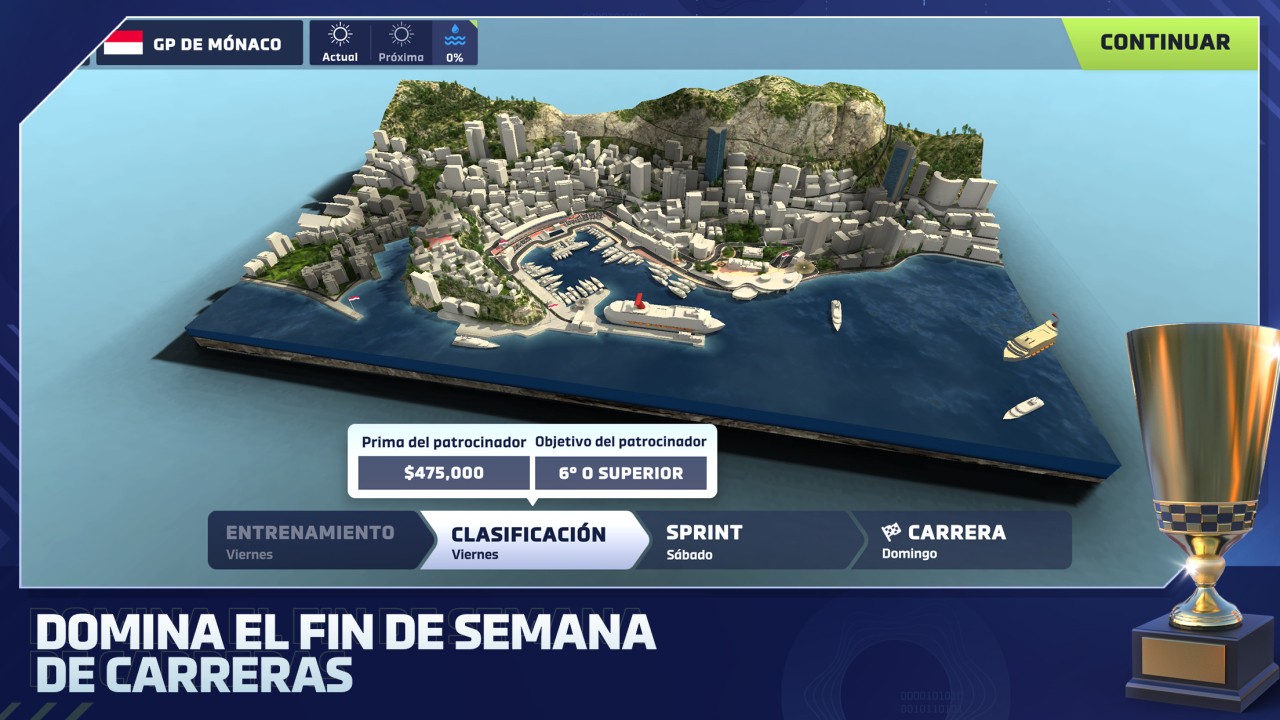View the 0% rain chance indicator
The height and width of the screenshot is (720, 1280).
pyautogui.click(x=455, y=43)
